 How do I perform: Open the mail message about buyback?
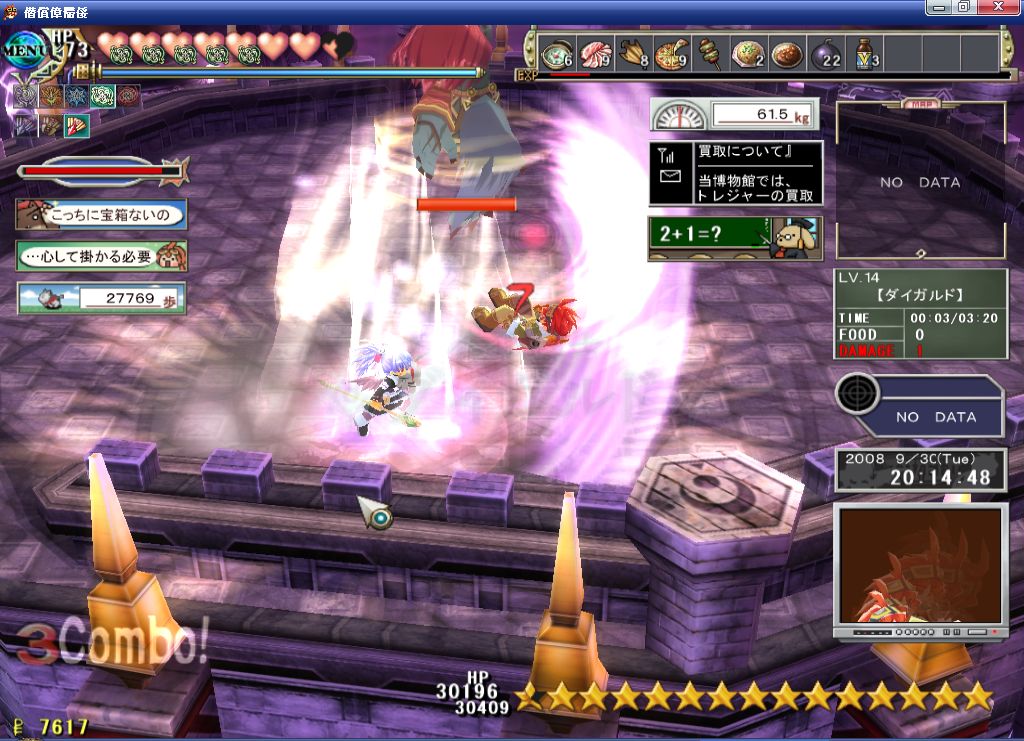point(735,173)
